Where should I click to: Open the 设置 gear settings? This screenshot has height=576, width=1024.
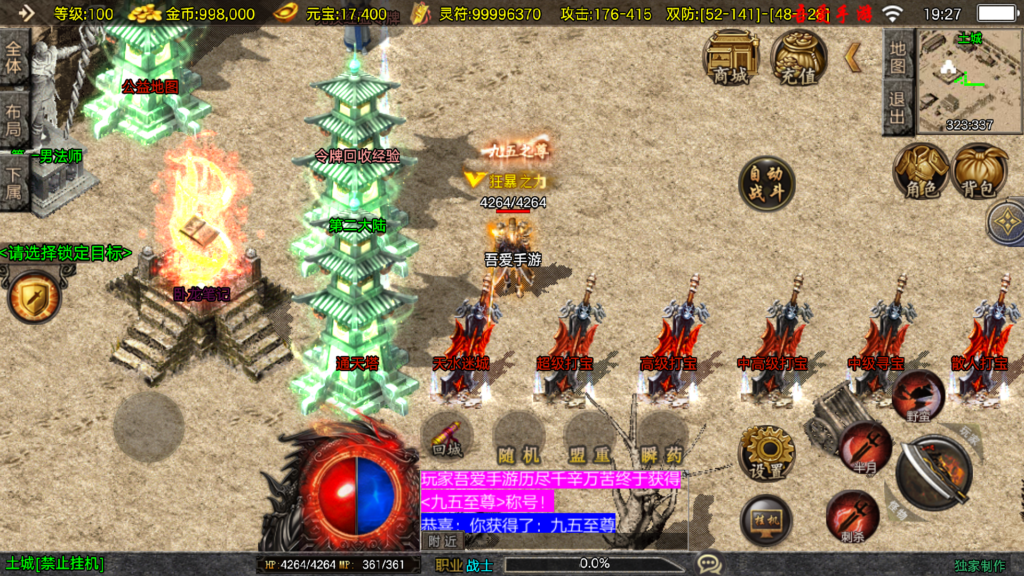pos(766,453)
